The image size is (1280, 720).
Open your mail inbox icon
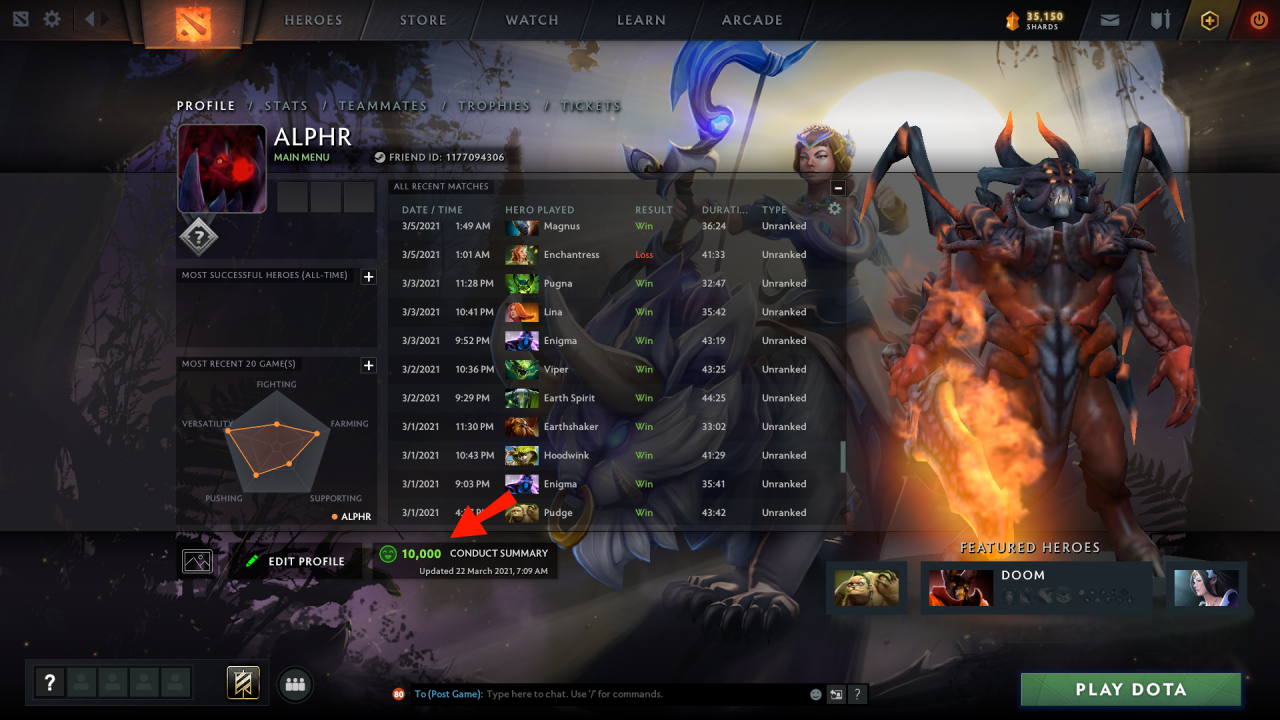coord(1110,19)
